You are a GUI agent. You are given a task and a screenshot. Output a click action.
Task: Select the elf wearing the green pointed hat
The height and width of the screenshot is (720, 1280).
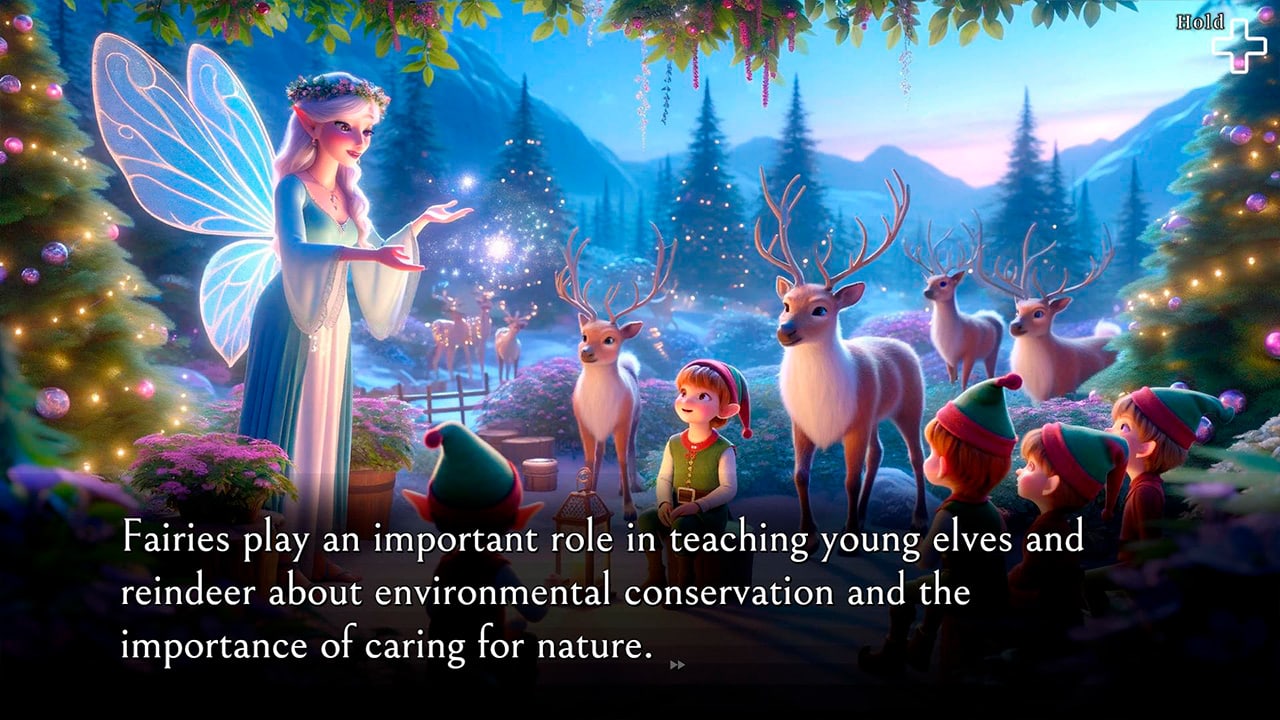point(470,470)
